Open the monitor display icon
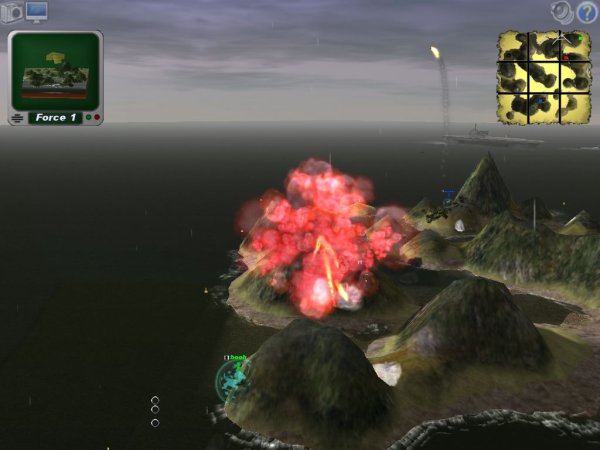The height and width of the screenshot is (450, 600). pos(37,12)
